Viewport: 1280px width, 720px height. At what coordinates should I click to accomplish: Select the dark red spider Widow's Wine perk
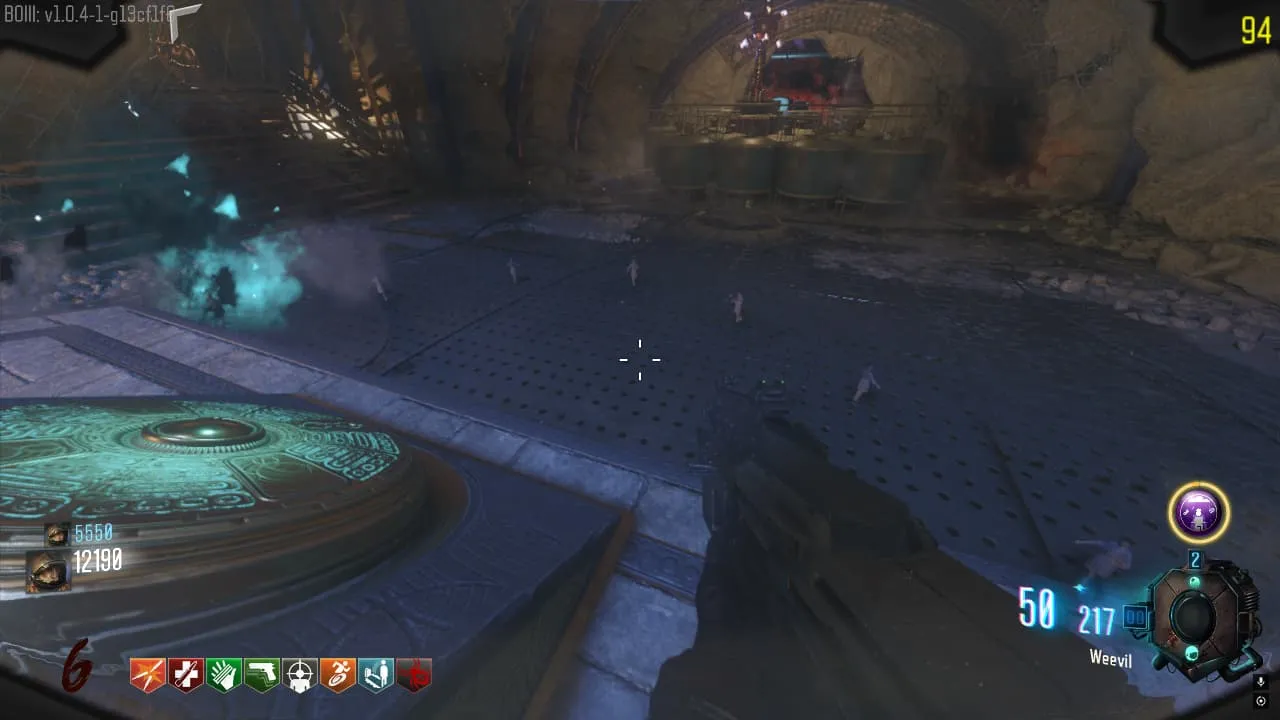click(414, 675)
